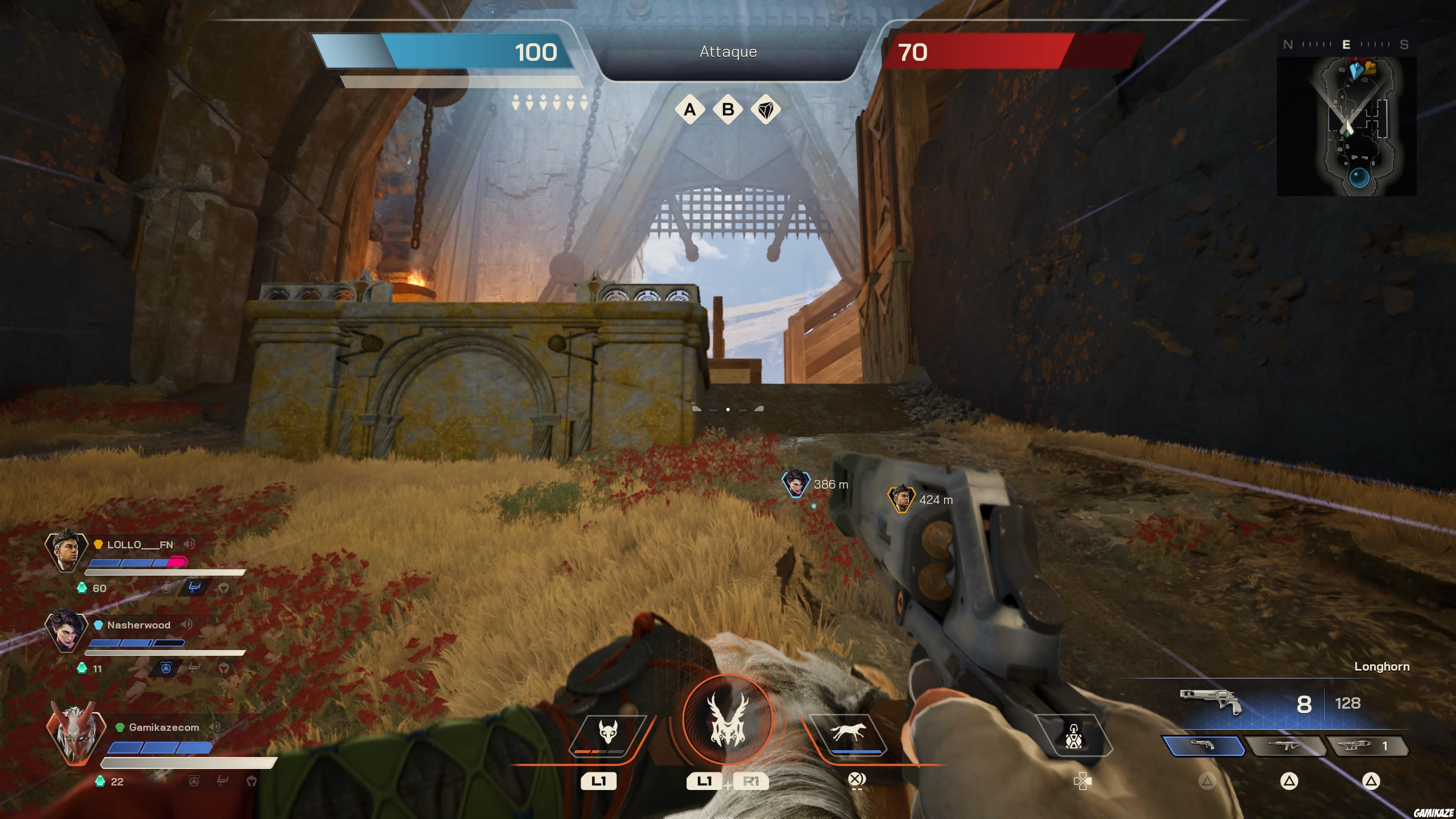The width and height of the screenshot is (1456, 819).
Task: Select the objective A marker
Action: pos(690,109)
